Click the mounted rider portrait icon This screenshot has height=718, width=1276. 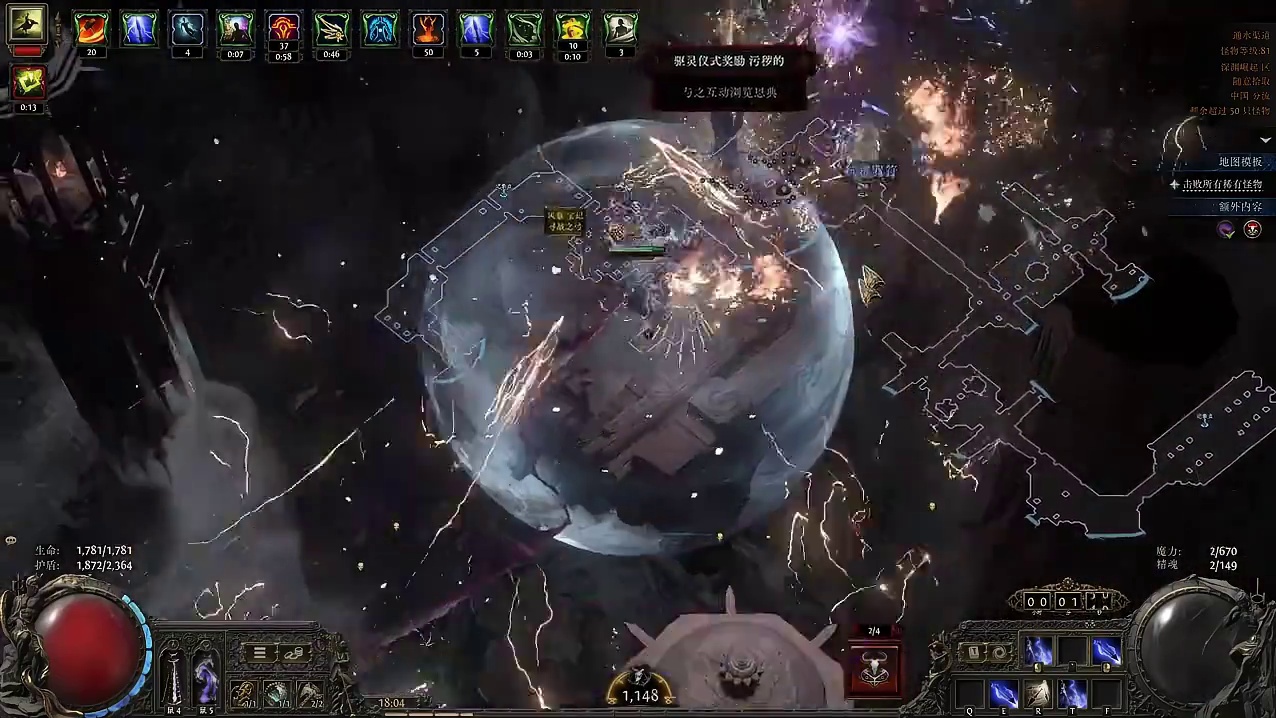pyautogui.click(x=25, y=24)
